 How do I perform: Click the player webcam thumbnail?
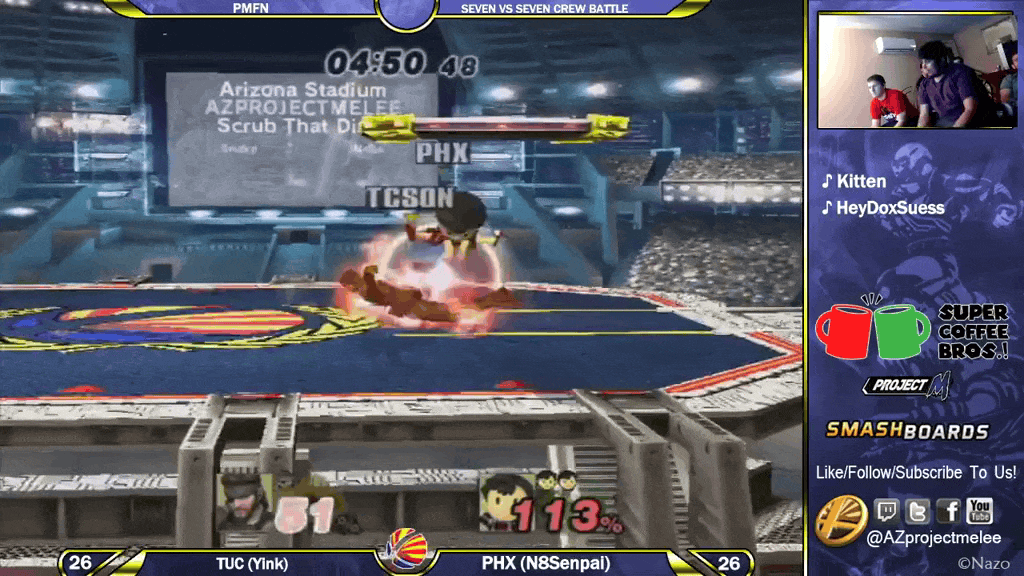tap(916, 71)
